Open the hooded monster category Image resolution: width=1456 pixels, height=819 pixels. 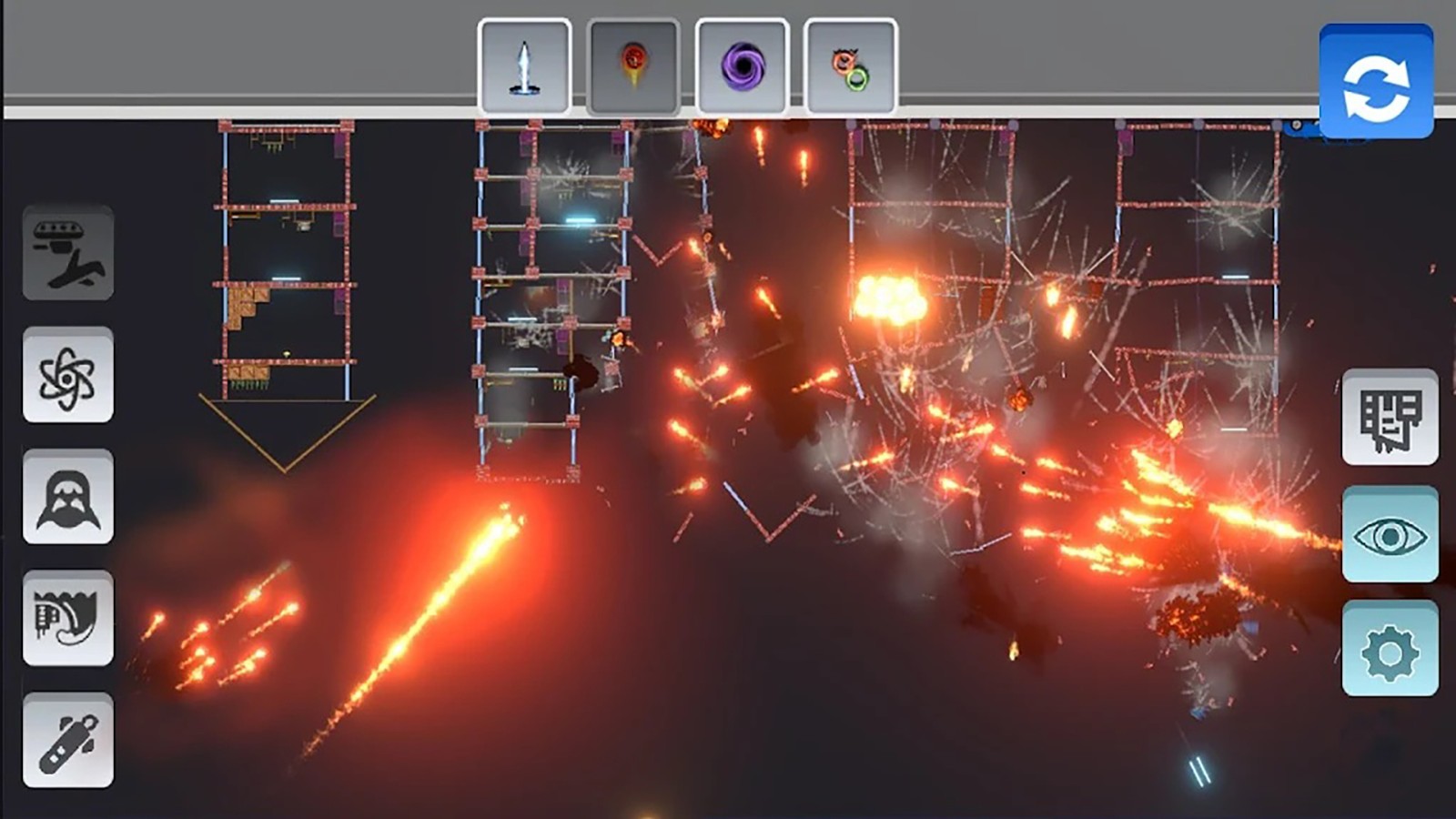point(68,497)
